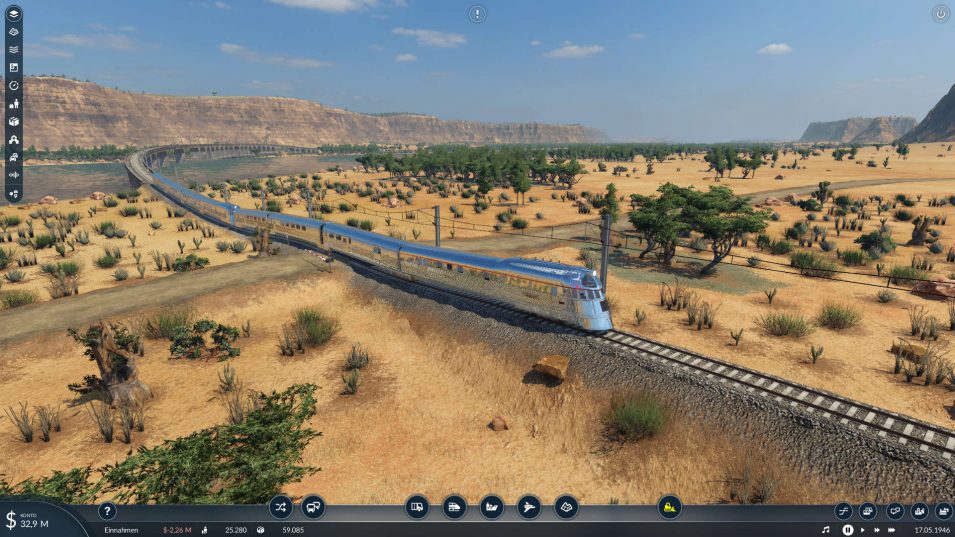Open the terrain landscaping tools
Screen dimensions: 955x537
(566, 507)
